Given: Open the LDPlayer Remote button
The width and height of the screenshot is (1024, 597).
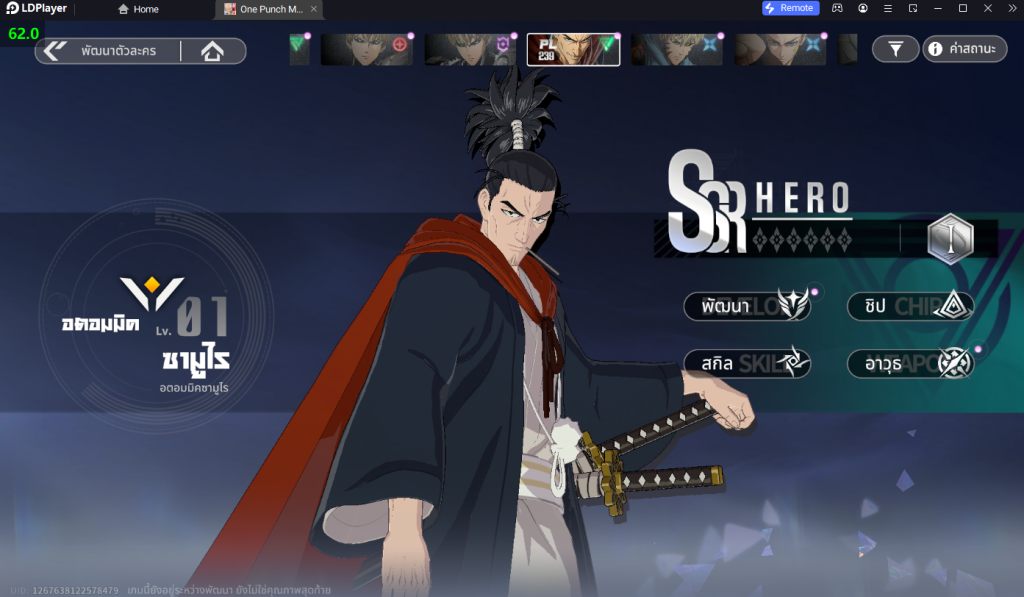Looking at the screenshot, I should point(790,8).
